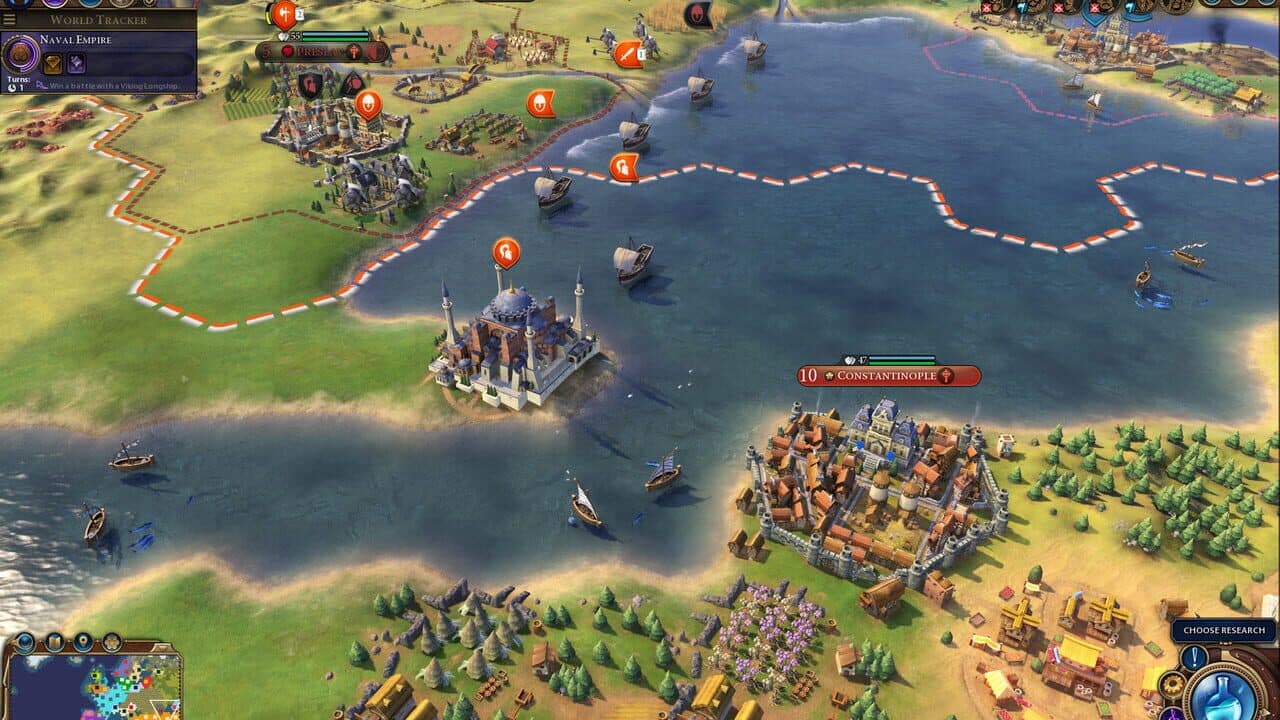
Task: Open the Civilopedia book icon above the minimap
Action: pyautogui.click(x=54, y=641)
